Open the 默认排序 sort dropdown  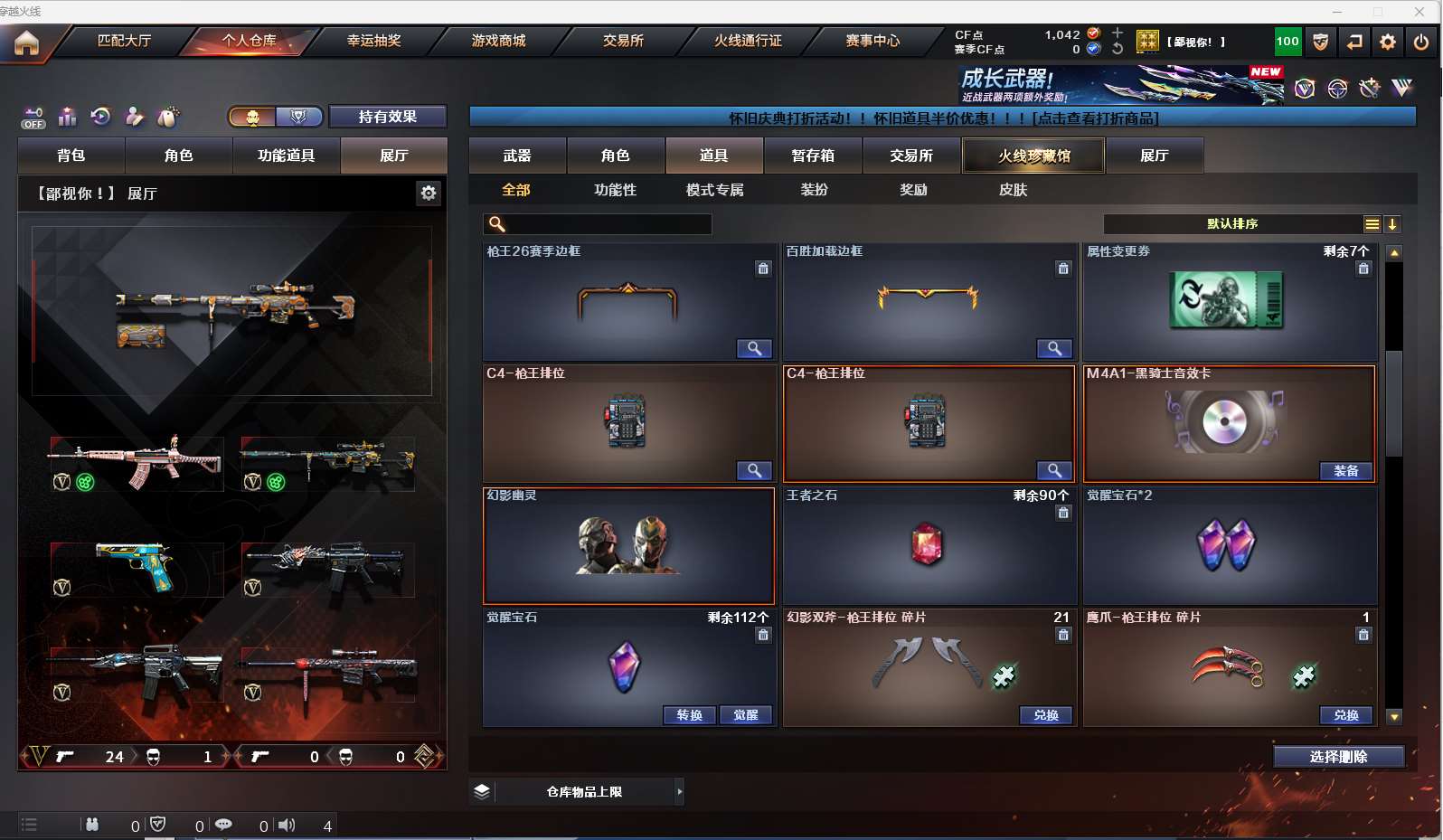point(1233,224)
